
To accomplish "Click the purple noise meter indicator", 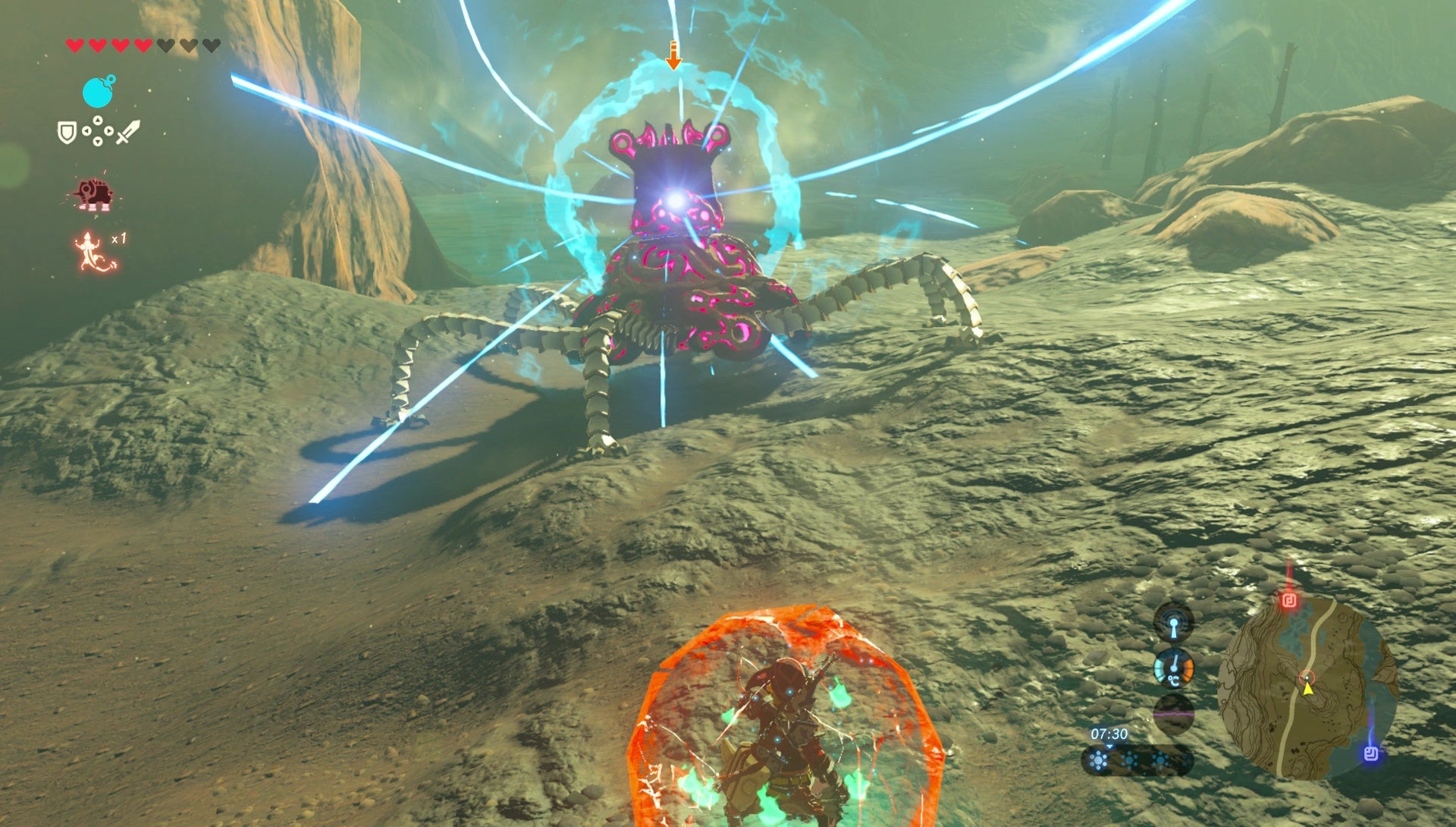I will coord(1174,714).
